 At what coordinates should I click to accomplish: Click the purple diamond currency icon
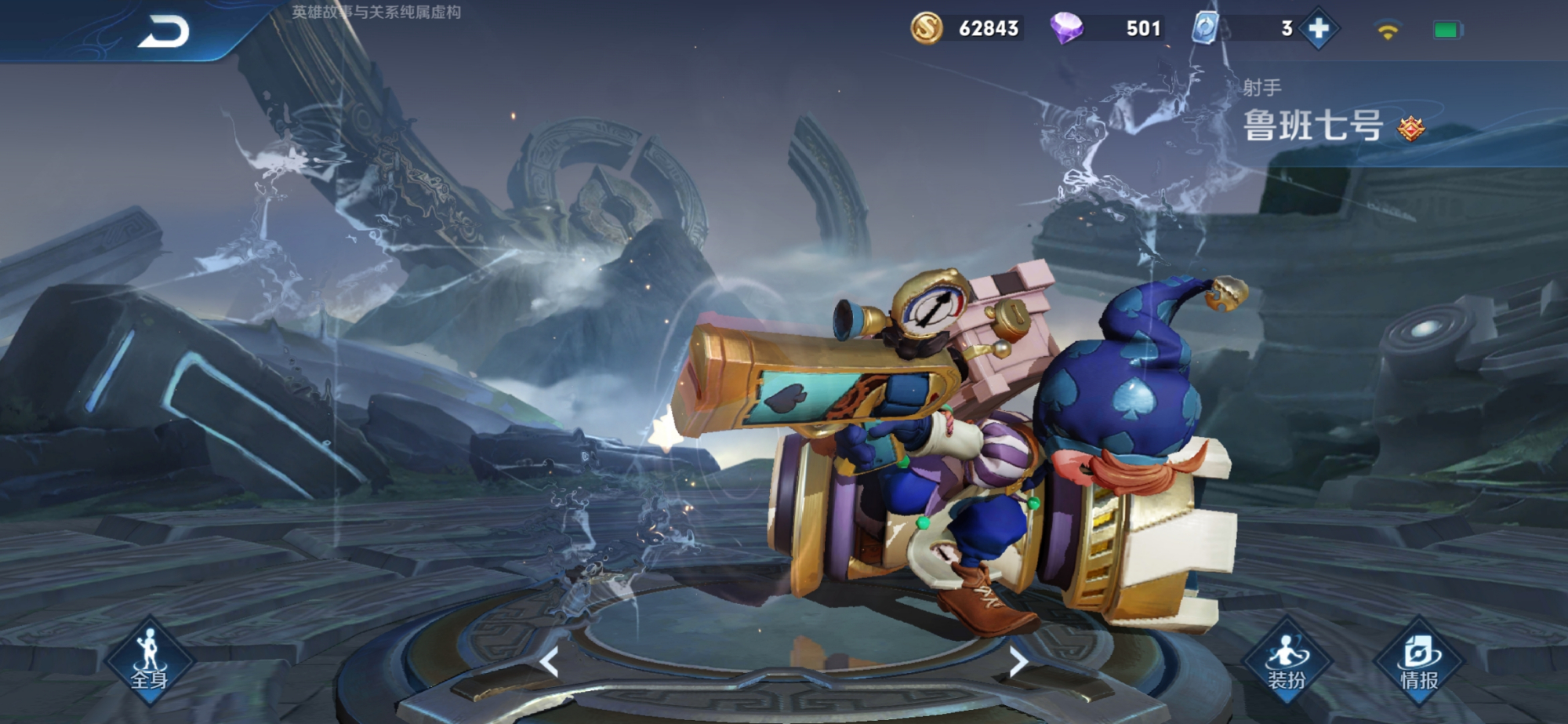point(1066,28)
